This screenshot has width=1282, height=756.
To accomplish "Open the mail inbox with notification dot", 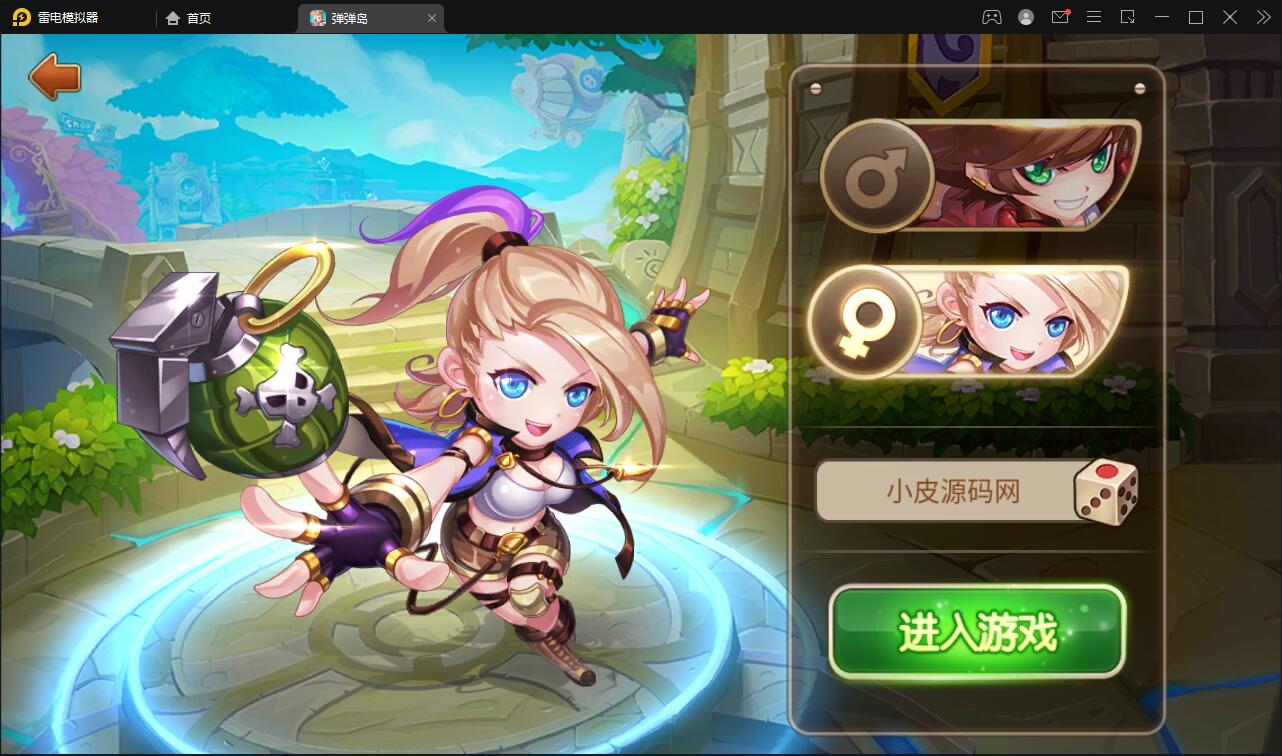I will tap(1061, 17).
